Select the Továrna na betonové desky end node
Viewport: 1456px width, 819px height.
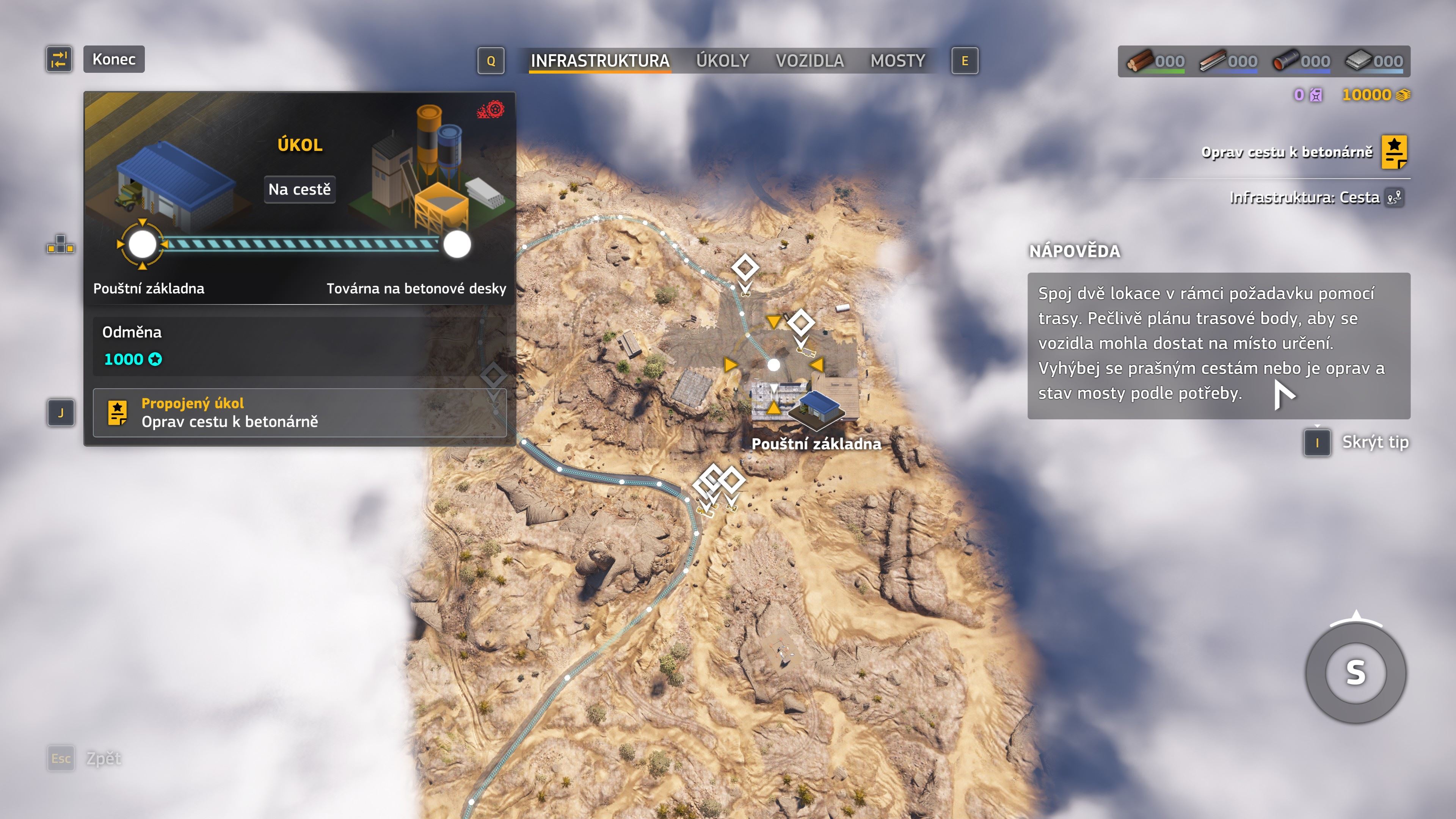[457, 244]
